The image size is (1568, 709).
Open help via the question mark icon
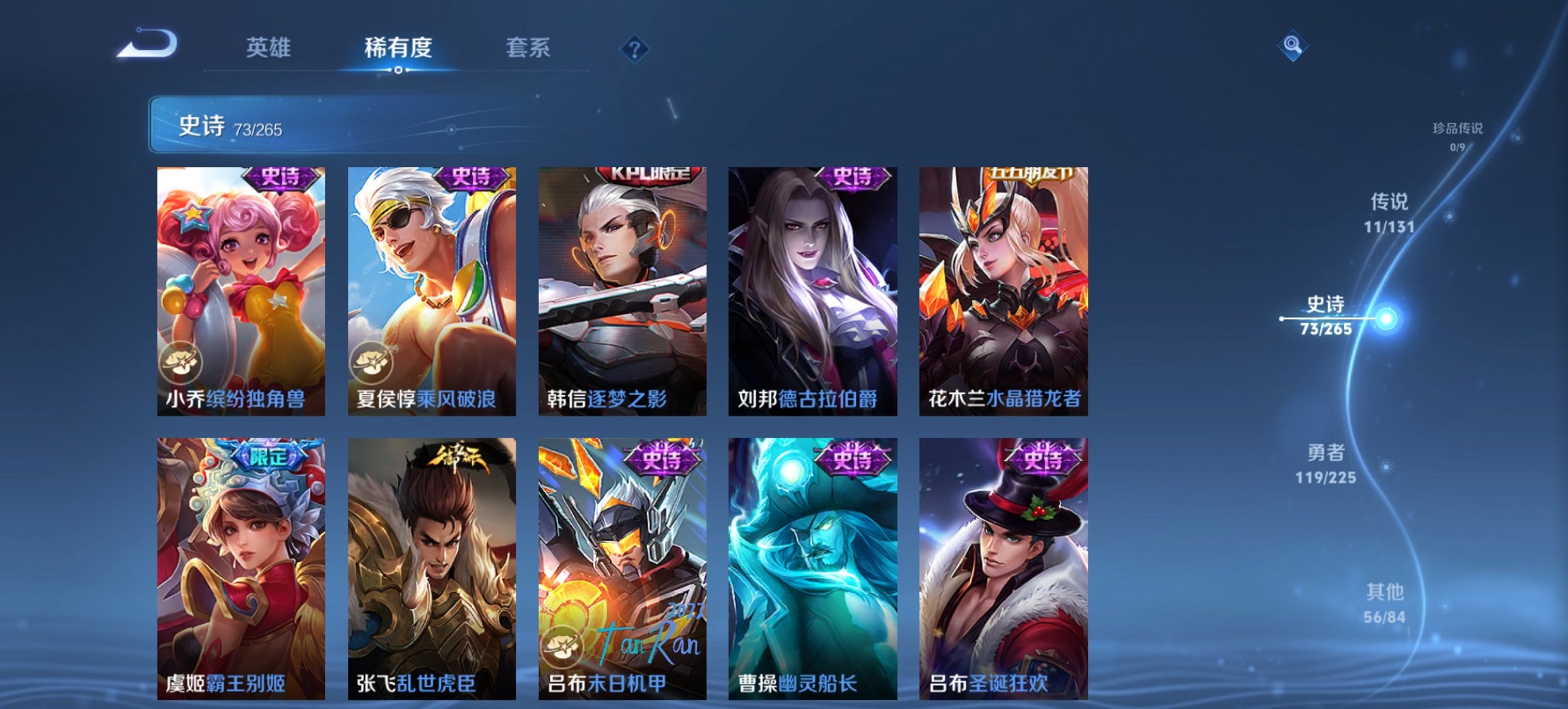(x=635, y=49)
